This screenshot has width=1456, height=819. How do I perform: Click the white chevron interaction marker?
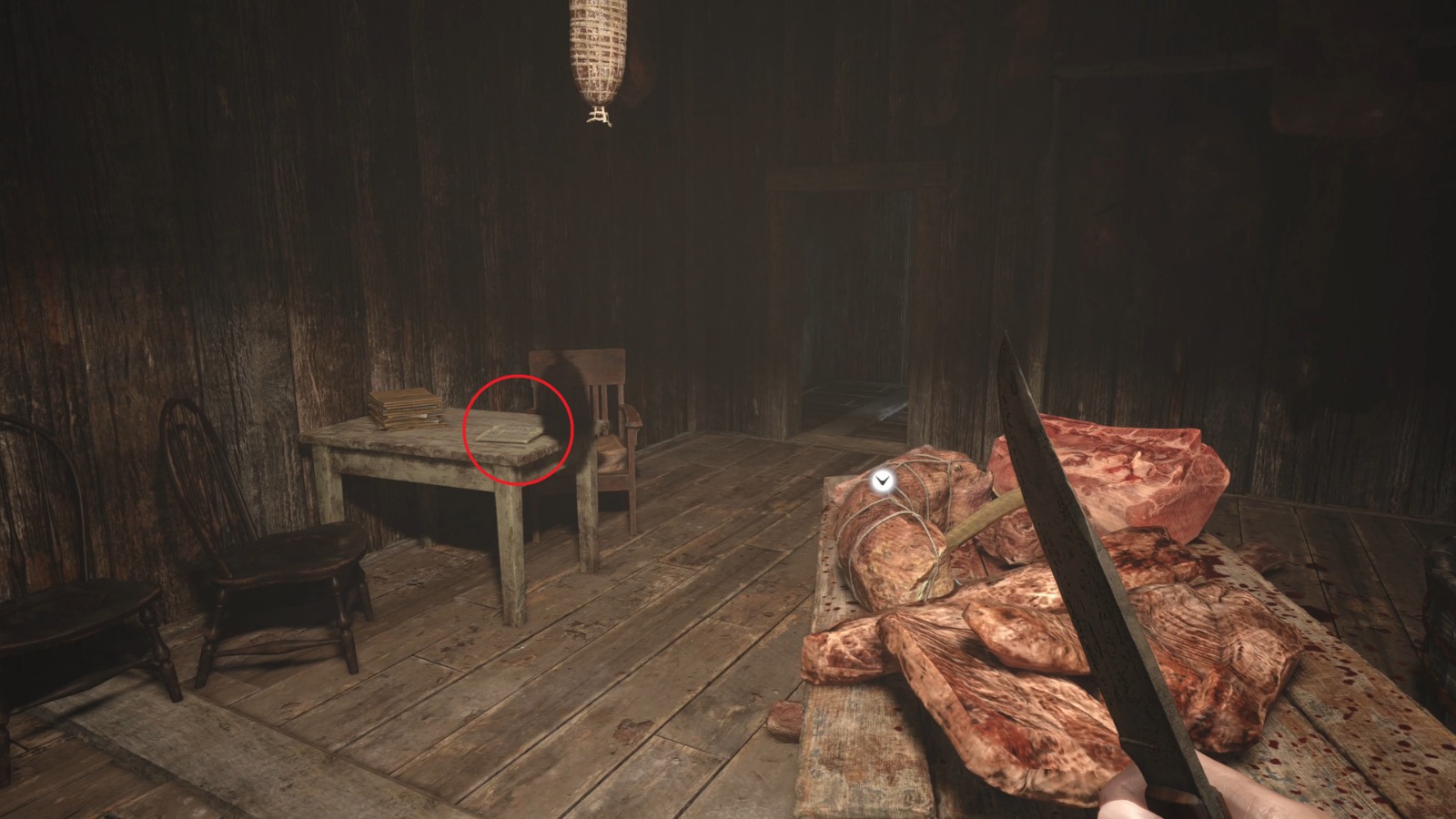point(881,480)
